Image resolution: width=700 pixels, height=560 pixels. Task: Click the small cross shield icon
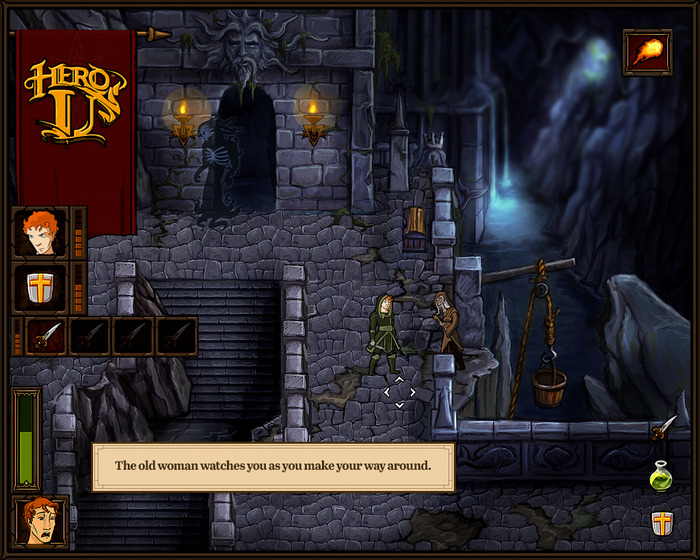(661, 522)
